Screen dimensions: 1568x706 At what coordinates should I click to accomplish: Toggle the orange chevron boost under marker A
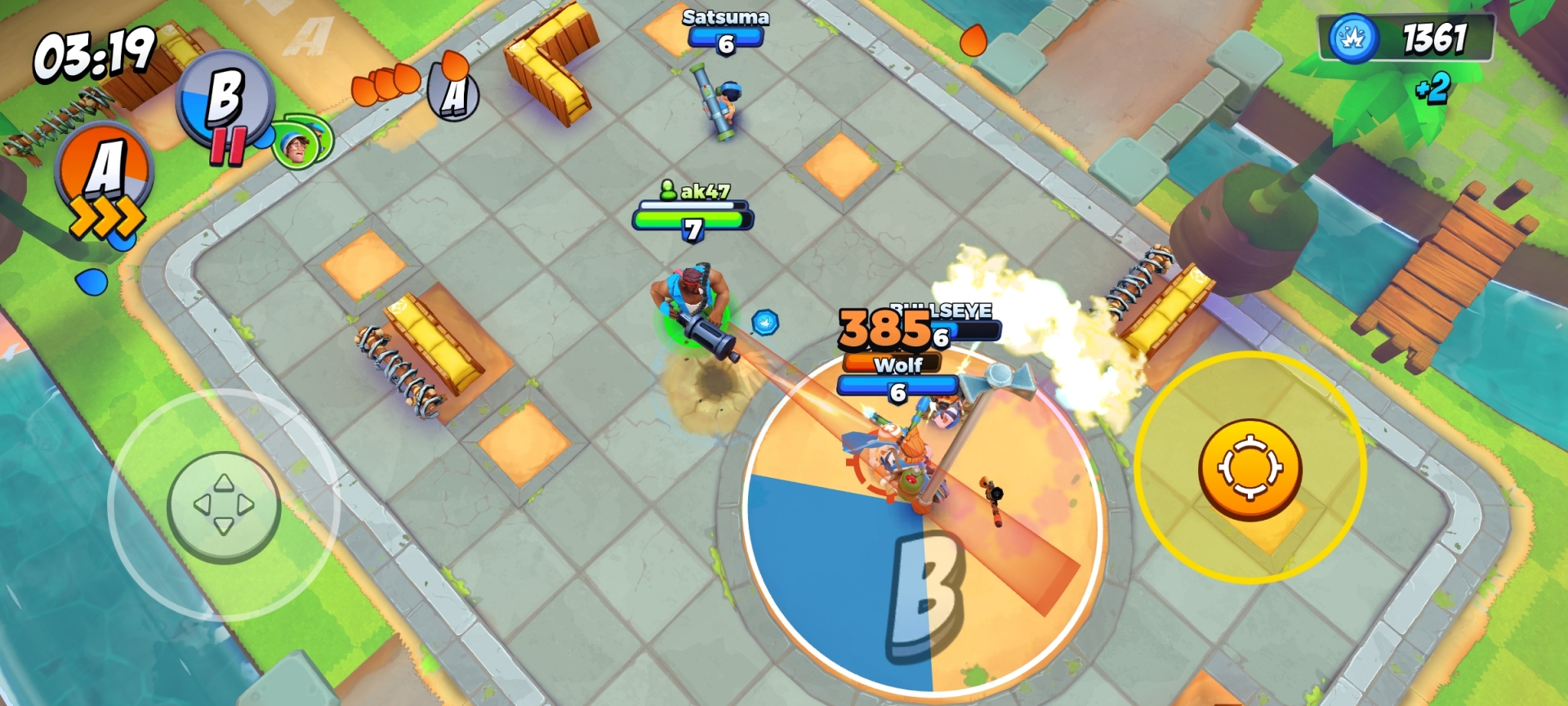click(106, 214)
